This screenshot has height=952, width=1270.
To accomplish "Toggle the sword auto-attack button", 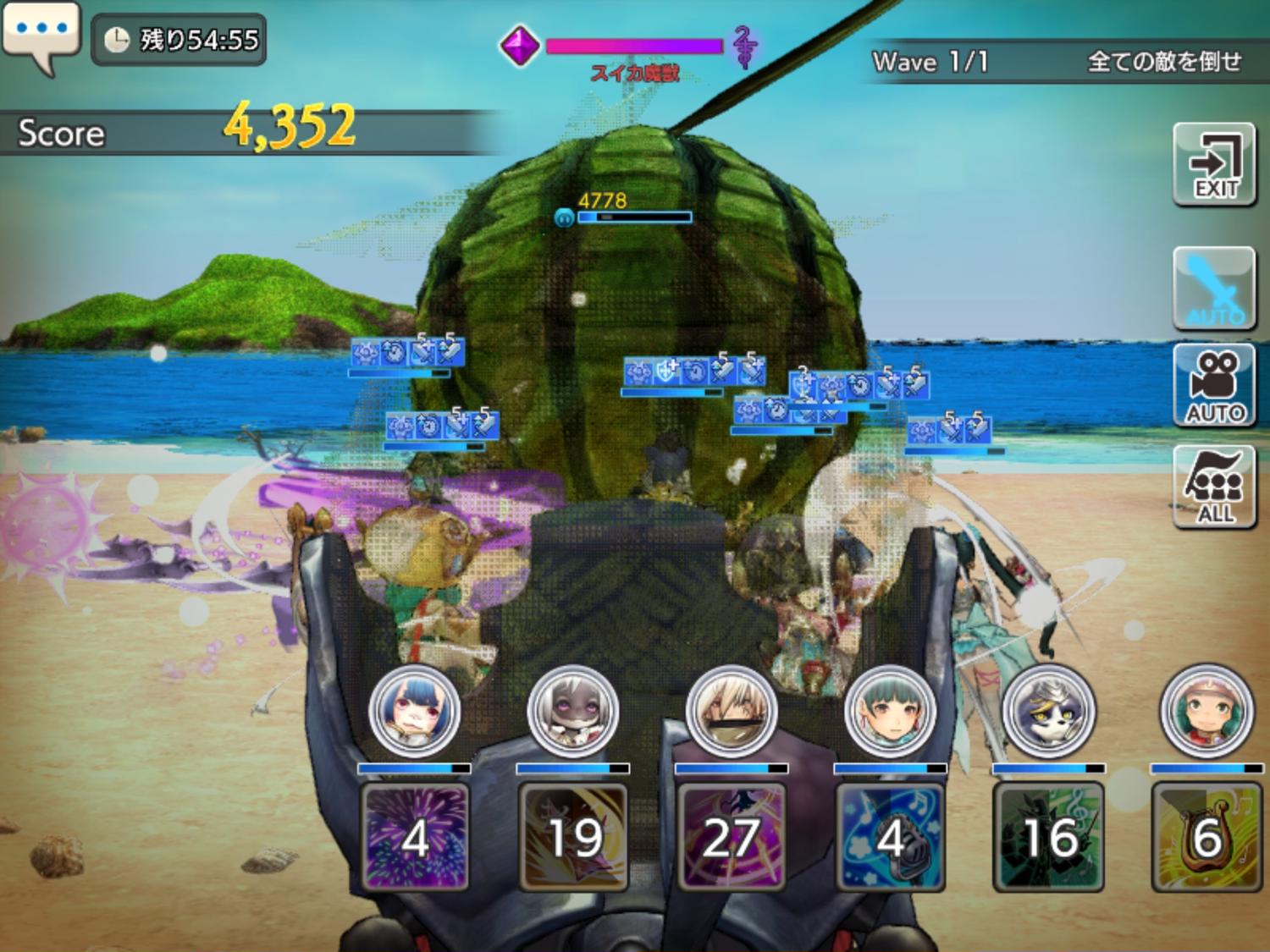I will [x=1214, y=289].
